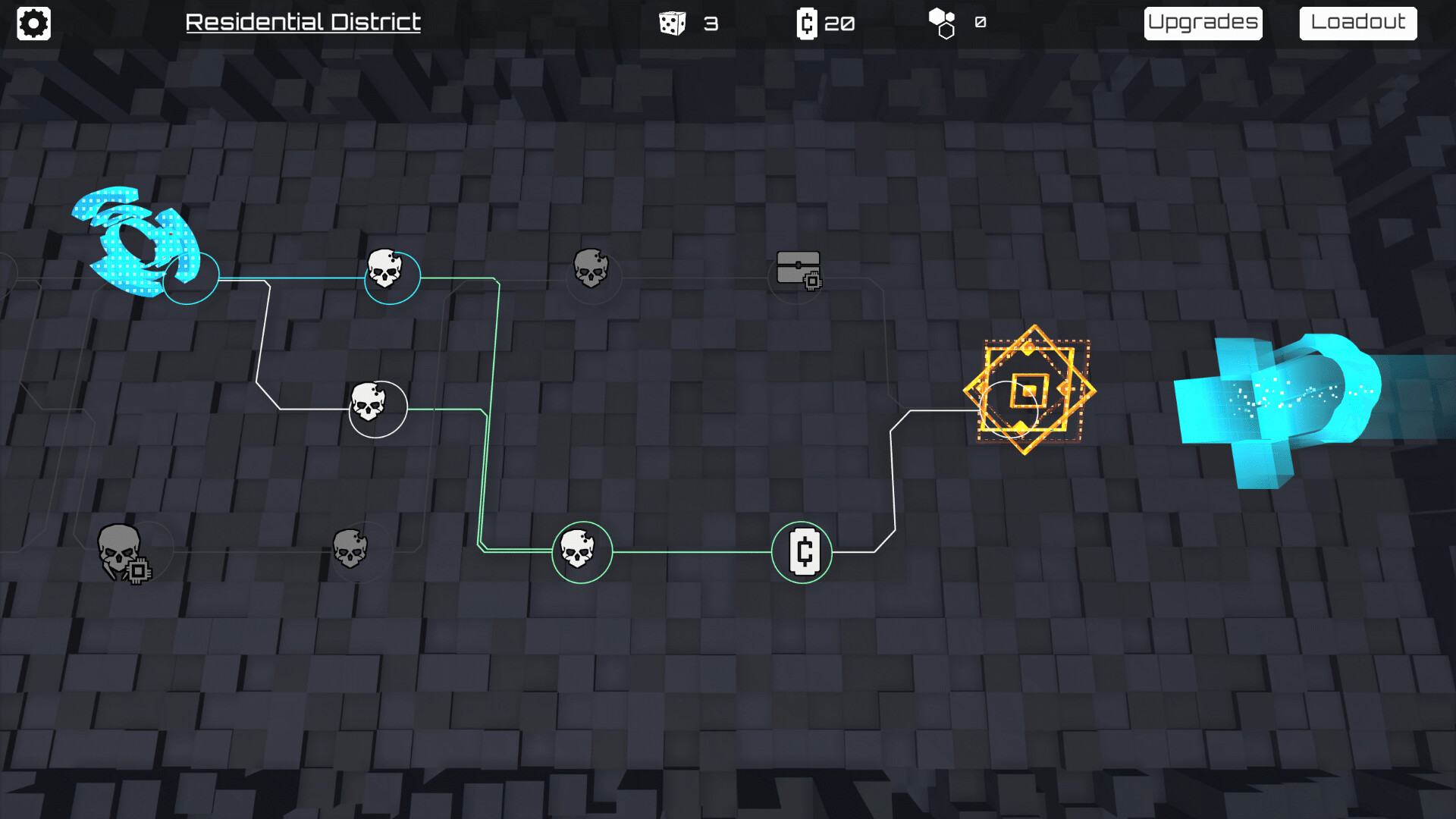This screenshot has width=1456, height=819.
Task: Click the Residential District title link
Action: (303, 23)
